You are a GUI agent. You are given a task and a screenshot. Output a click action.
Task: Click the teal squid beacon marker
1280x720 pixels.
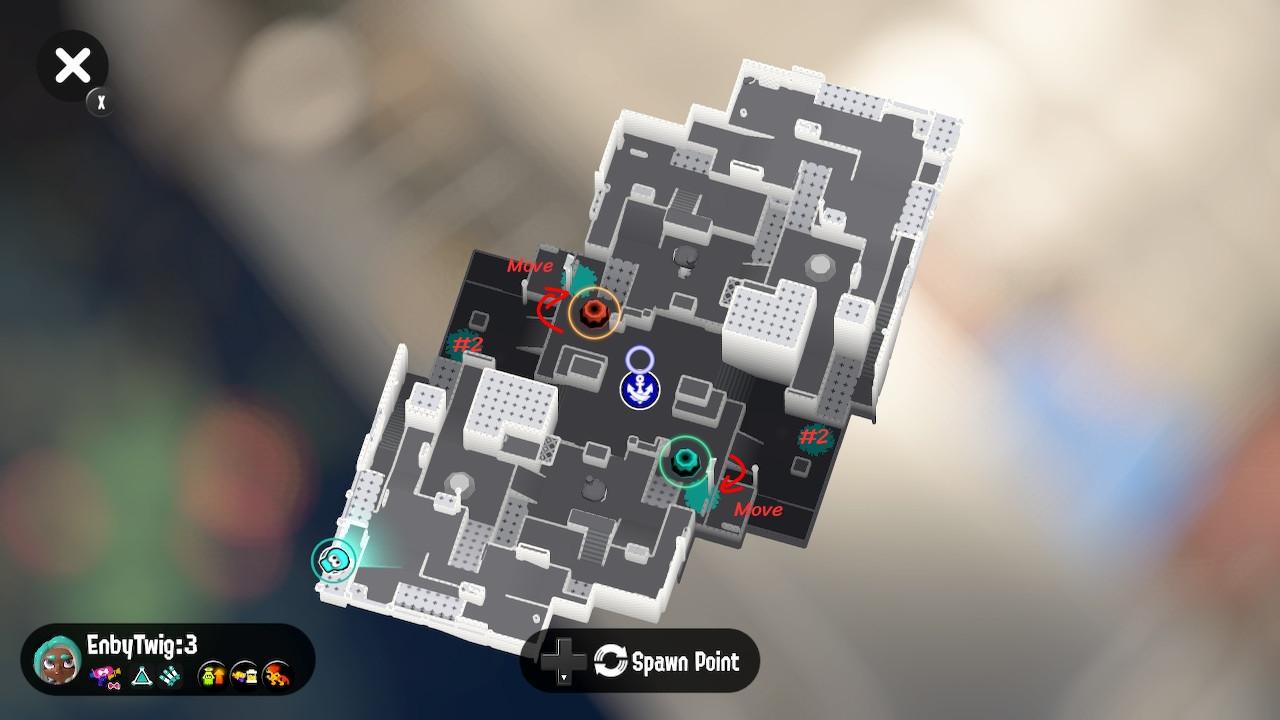[x=686, y=458]
